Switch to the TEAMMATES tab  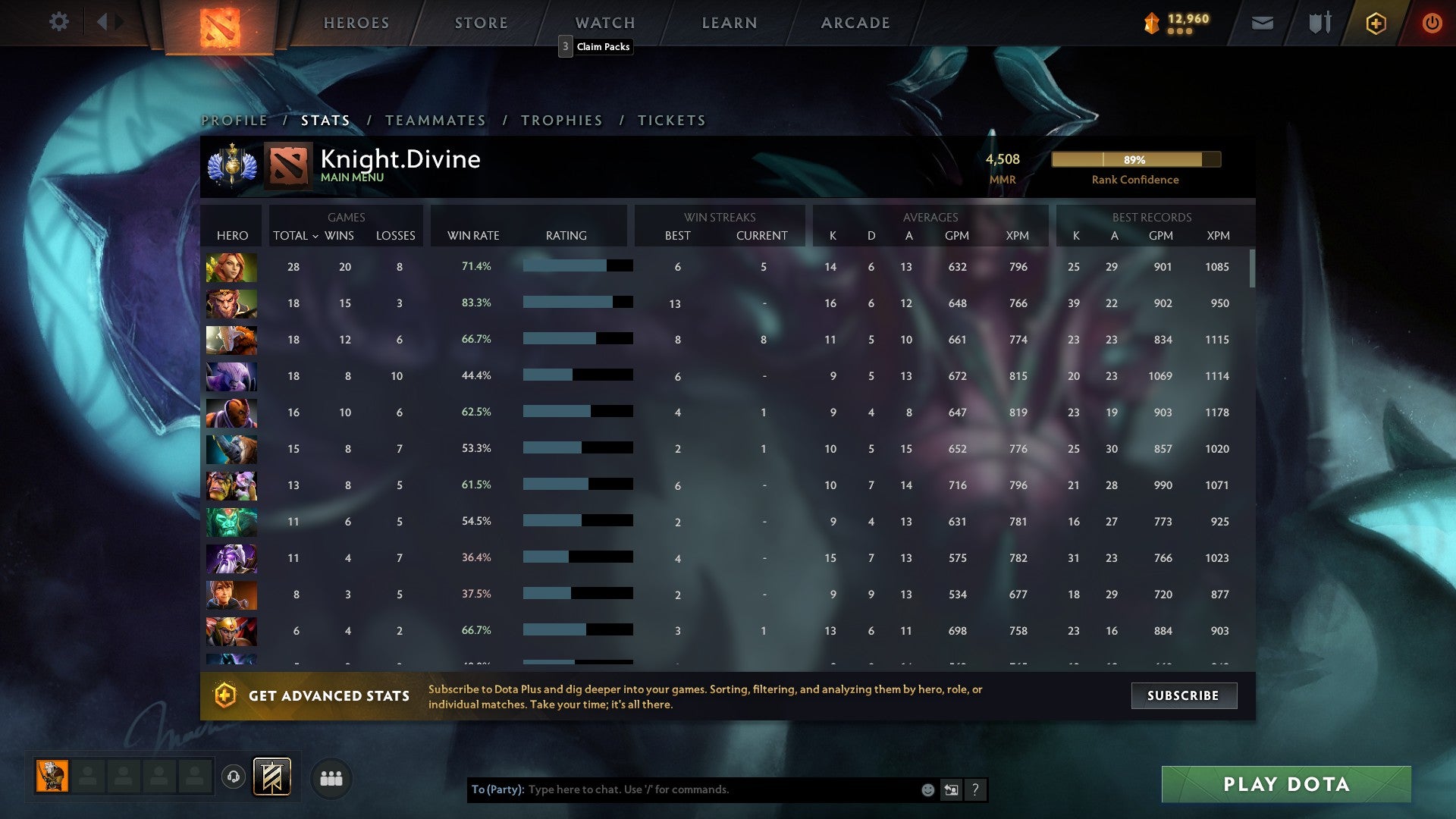tap(436, 120)
